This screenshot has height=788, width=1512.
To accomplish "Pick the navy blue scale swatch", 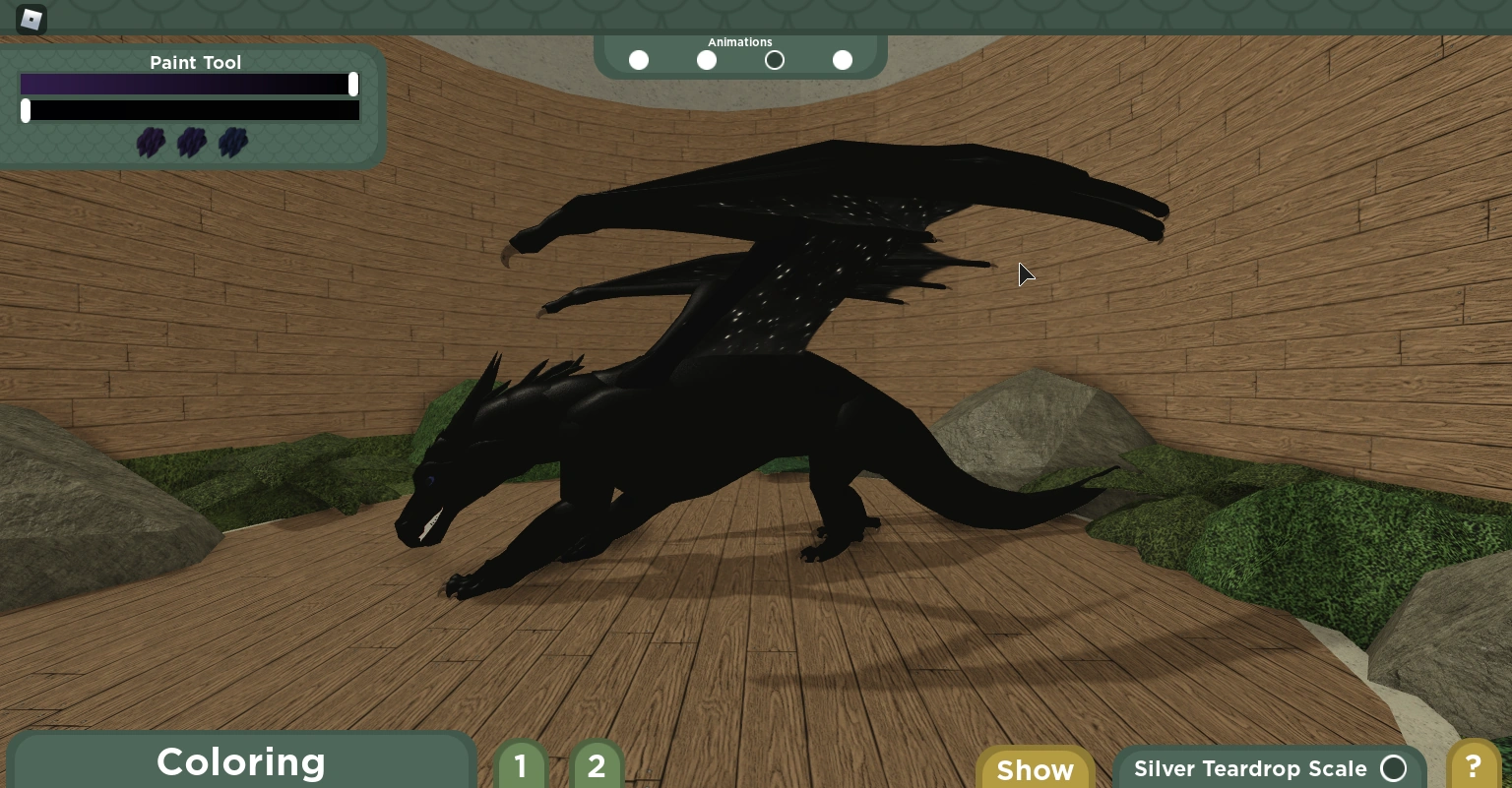I will click(232, 143).
